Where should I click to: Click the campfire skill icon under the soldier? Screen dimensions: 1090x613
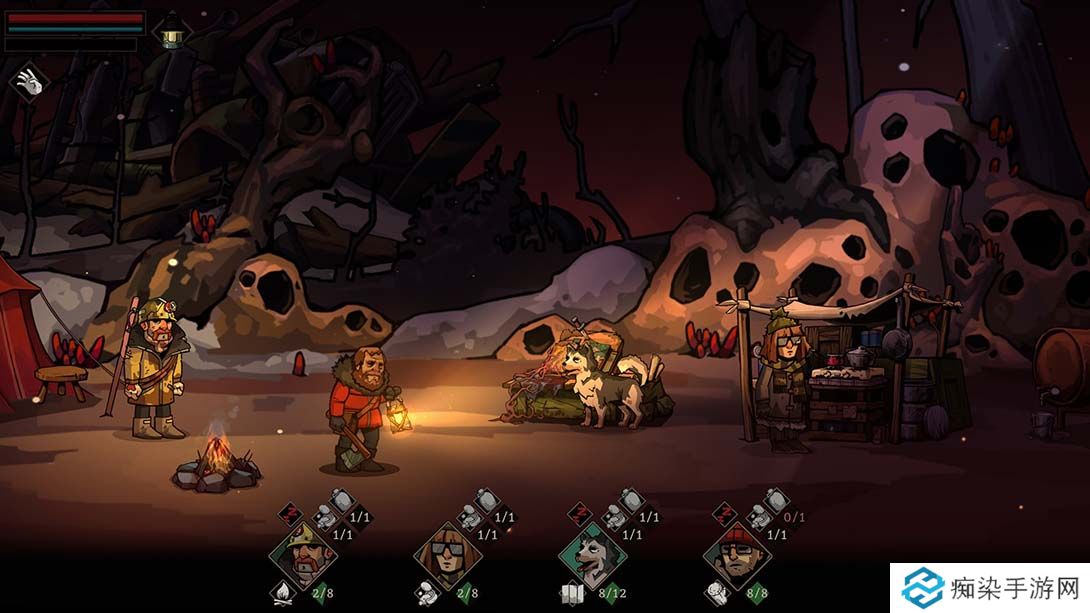click(x=282, y=593)
